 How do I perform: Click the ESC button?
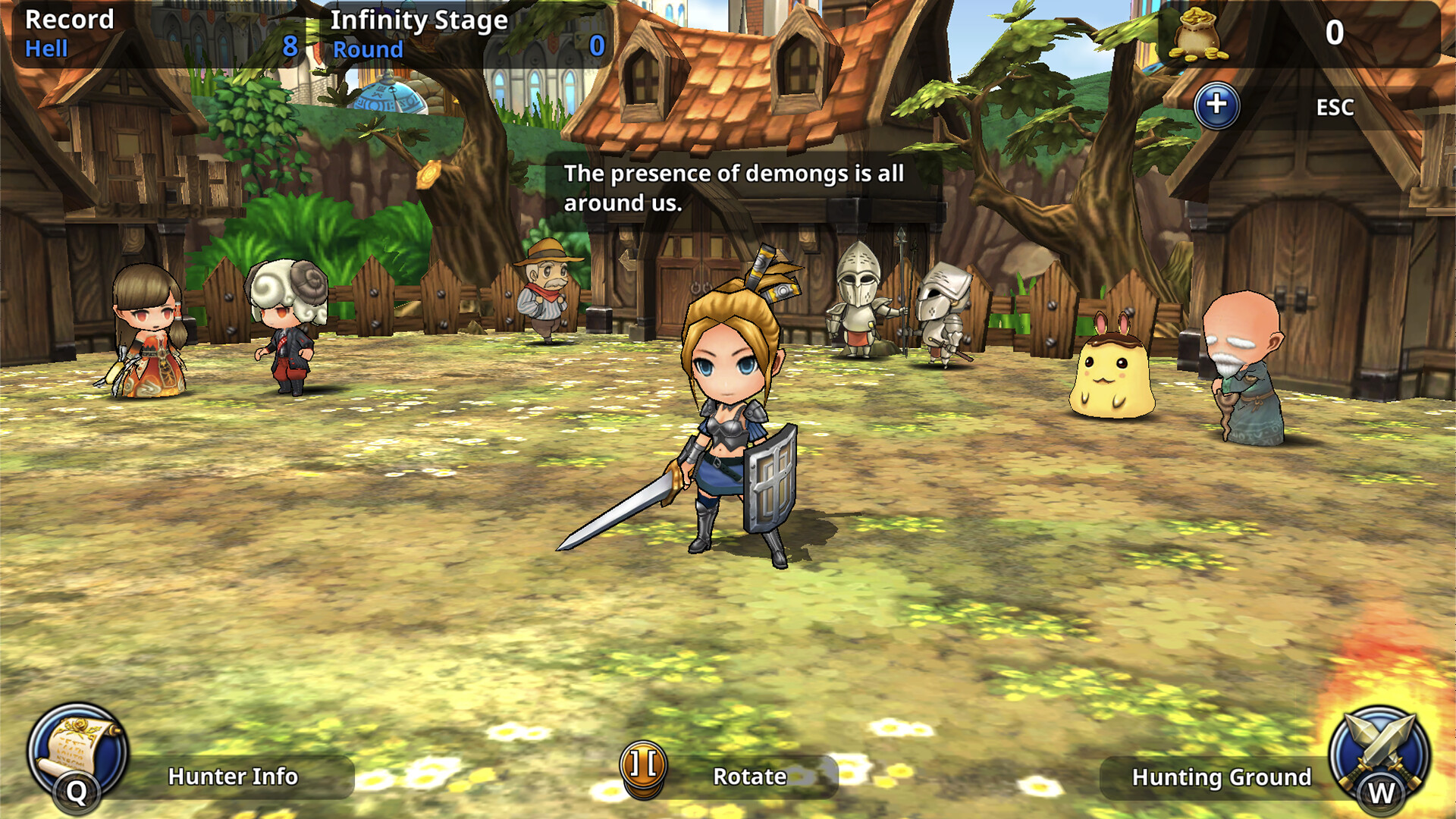[x=1335, y=107]
